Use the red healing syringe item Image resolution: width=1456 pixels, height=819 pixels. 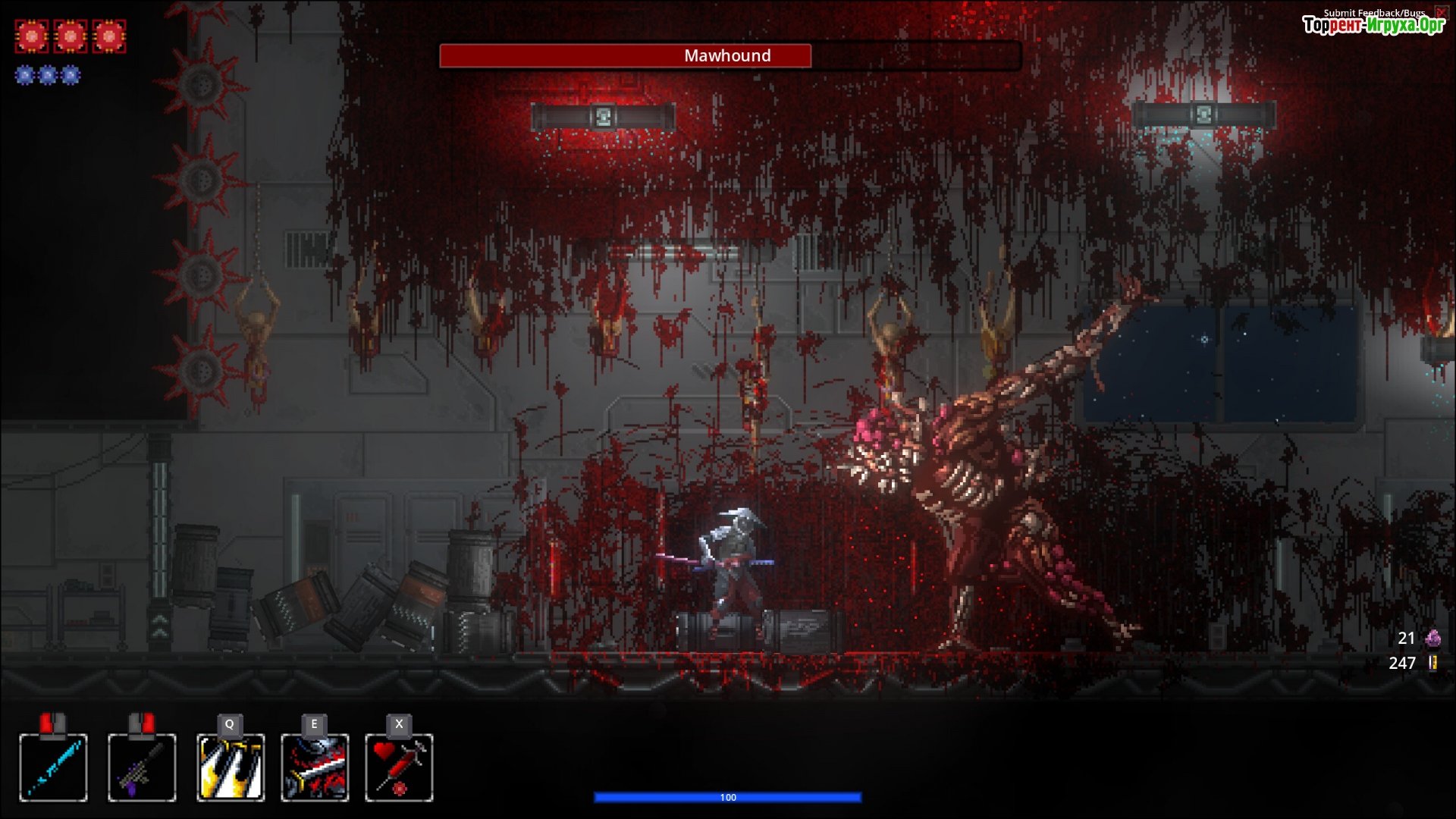point(399,767)
